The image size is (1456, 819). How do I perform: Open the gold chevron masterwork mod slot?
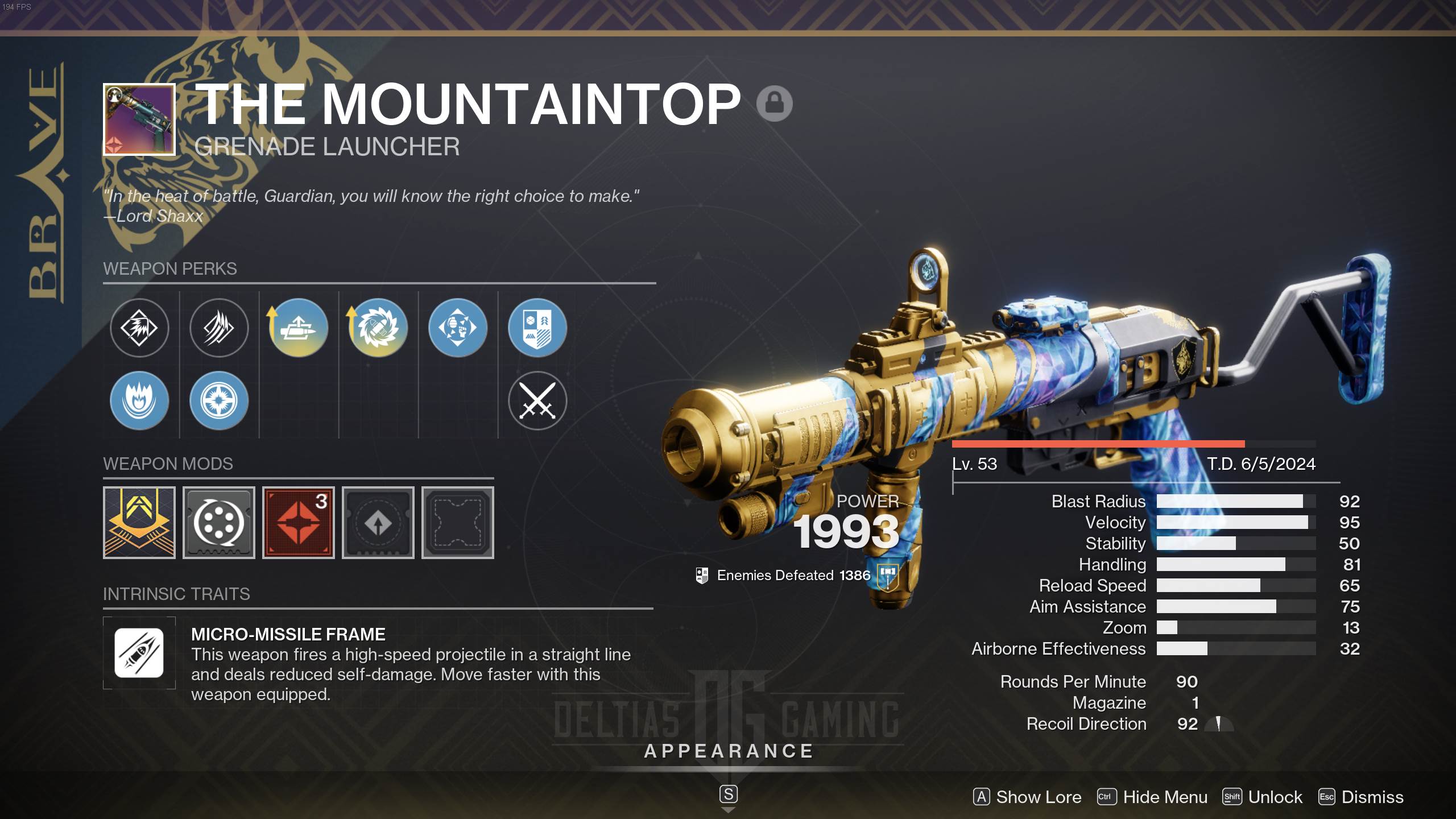tap(139, 523)
